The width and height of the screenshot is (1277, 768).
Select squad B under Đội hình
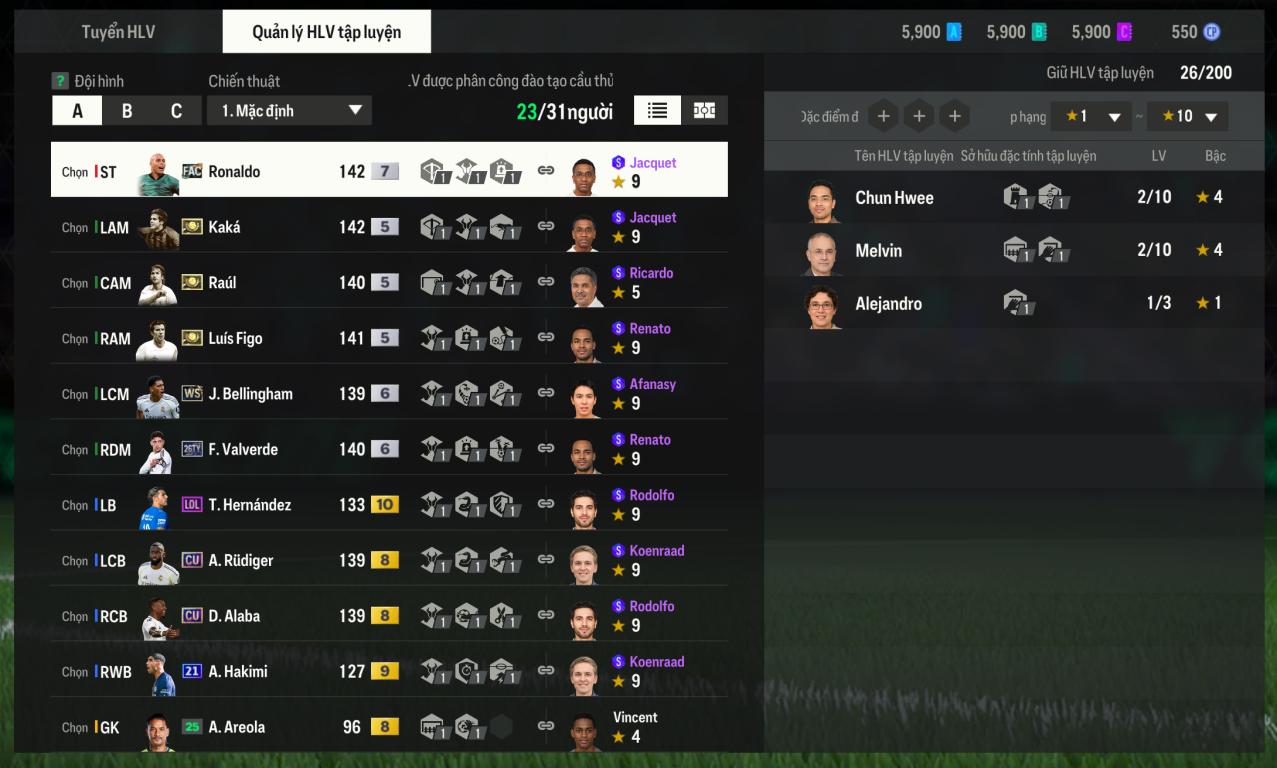pos(127,111)
